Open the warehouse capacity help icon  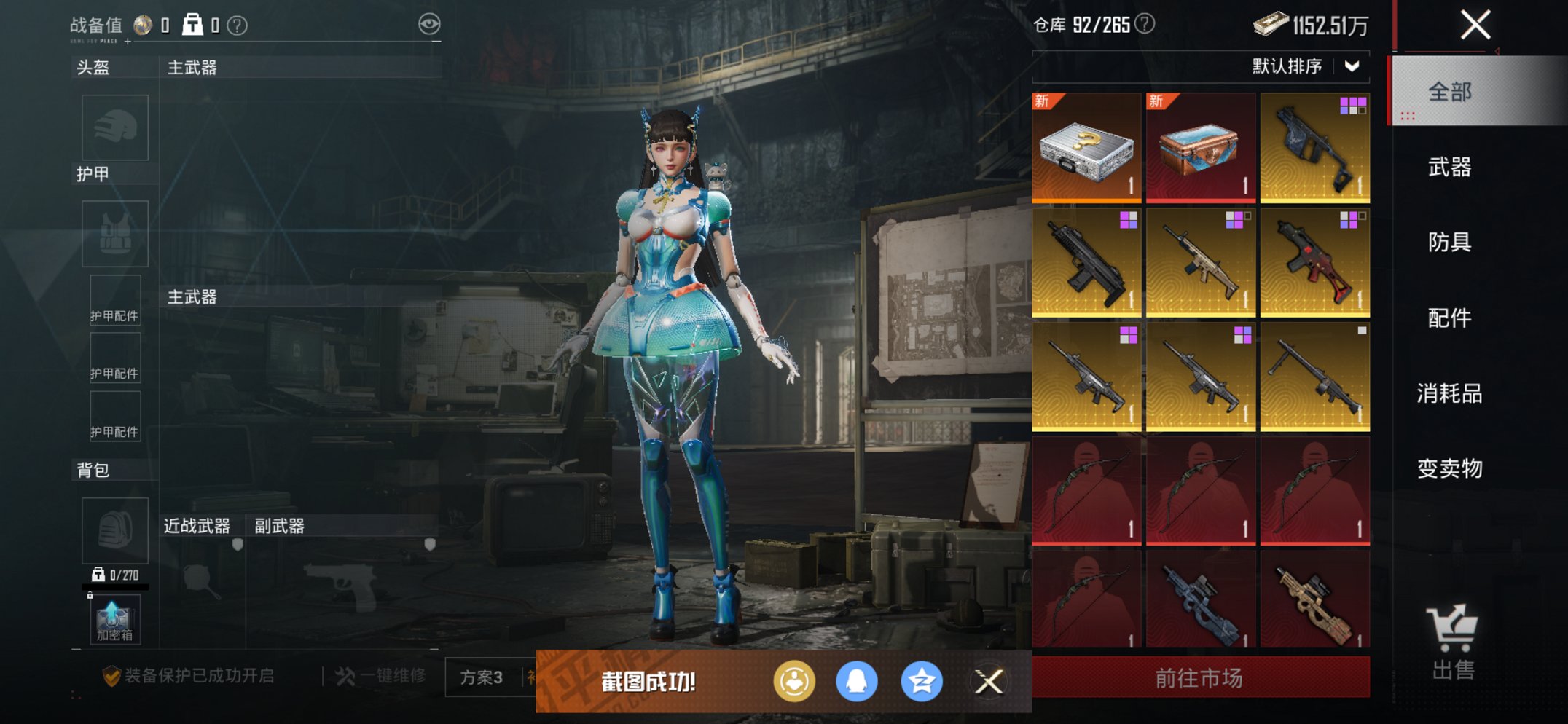click(1145, 24)
